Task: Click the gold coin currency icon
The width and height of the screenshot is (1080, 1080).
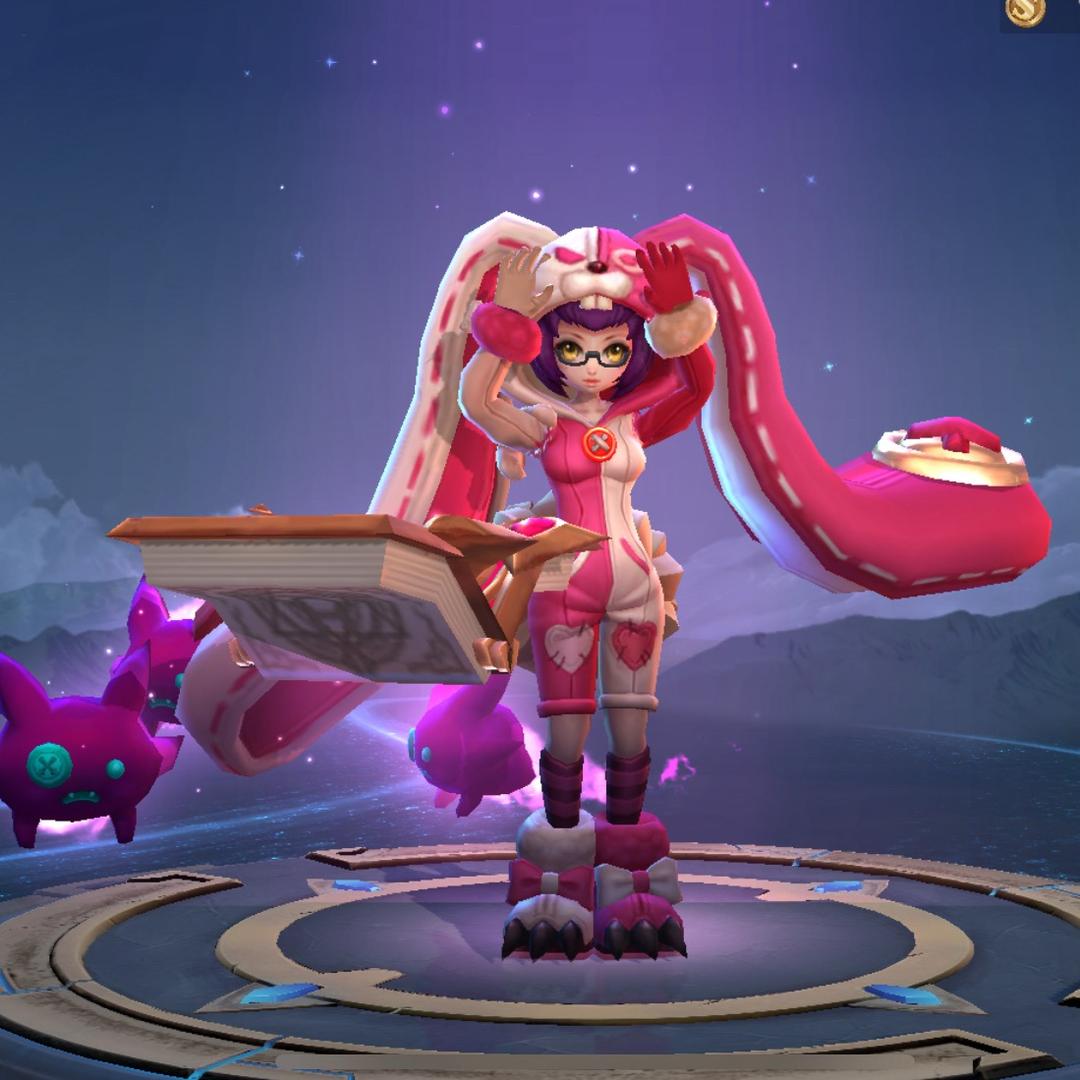Action: point(1025,11)
